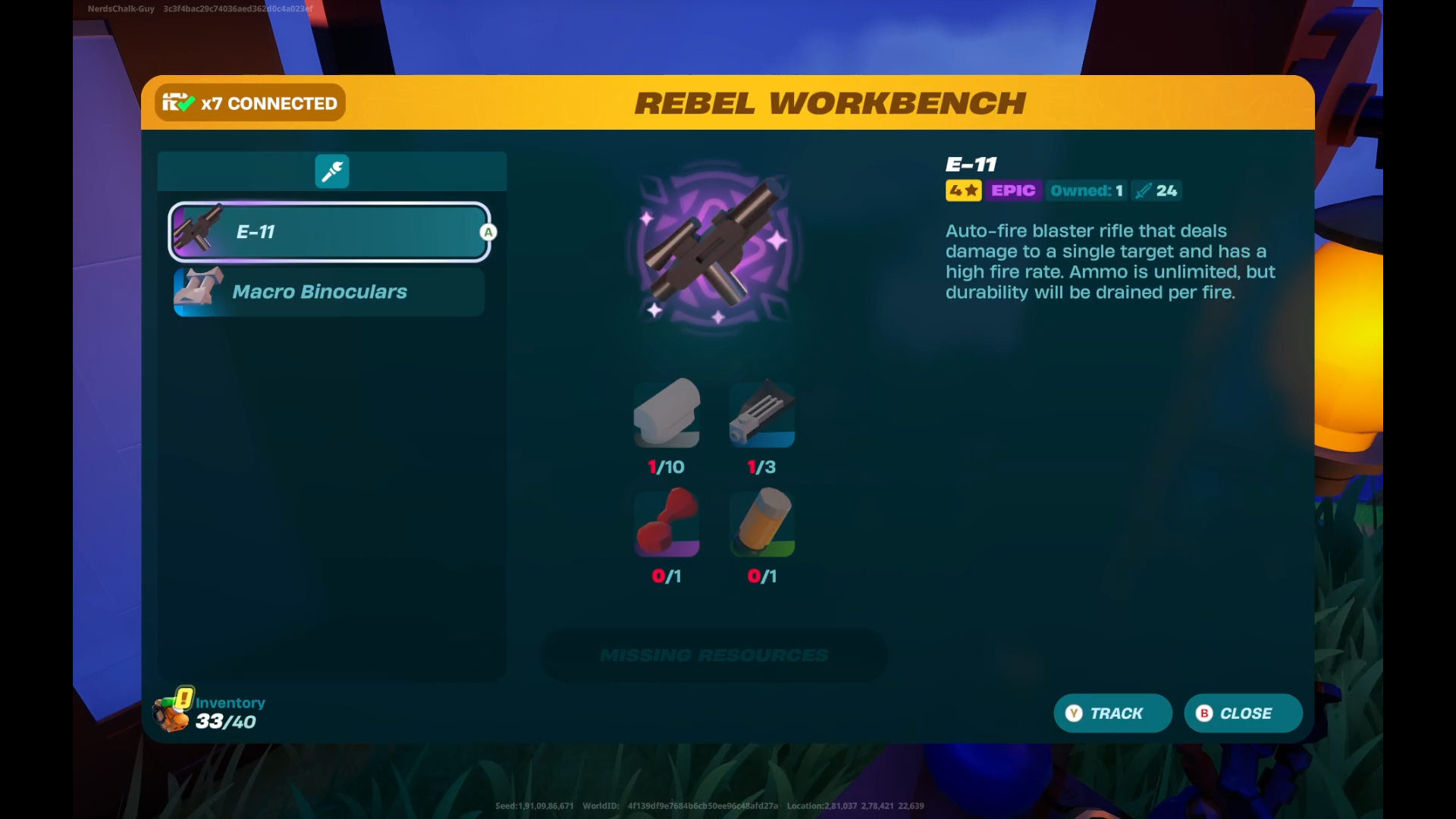
Task: Select the black grille component ingredient
Action: (x=762, y=414)
